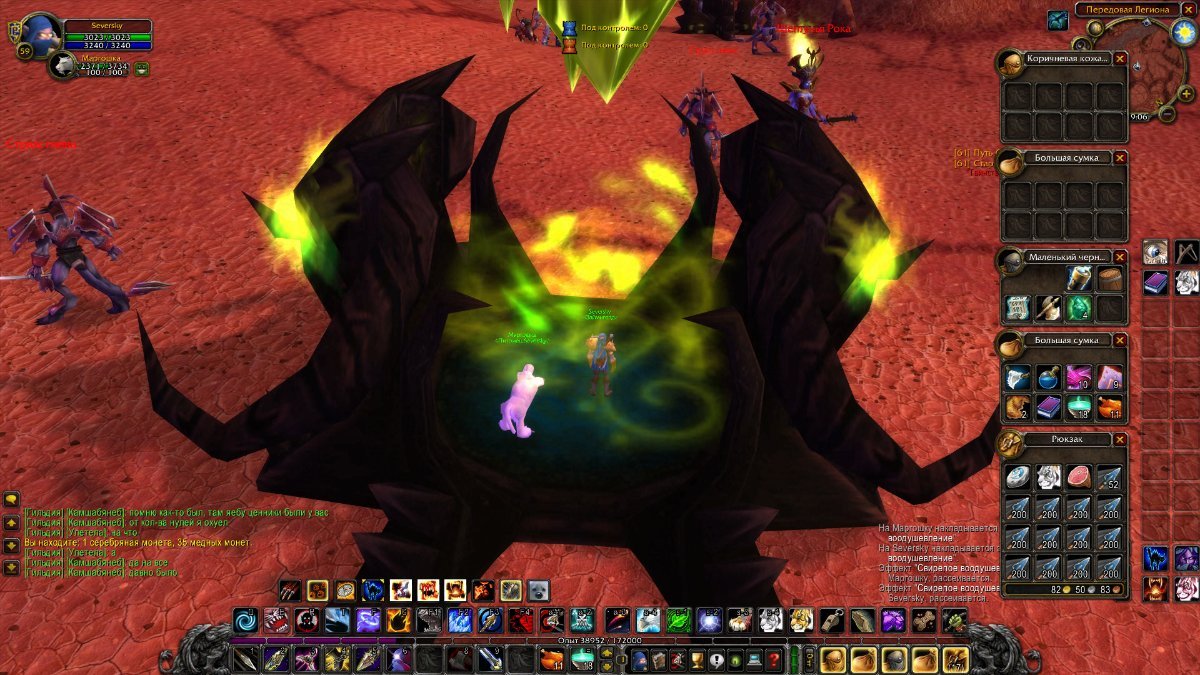Close the Маленький черн... bag window

[1120, 257]
